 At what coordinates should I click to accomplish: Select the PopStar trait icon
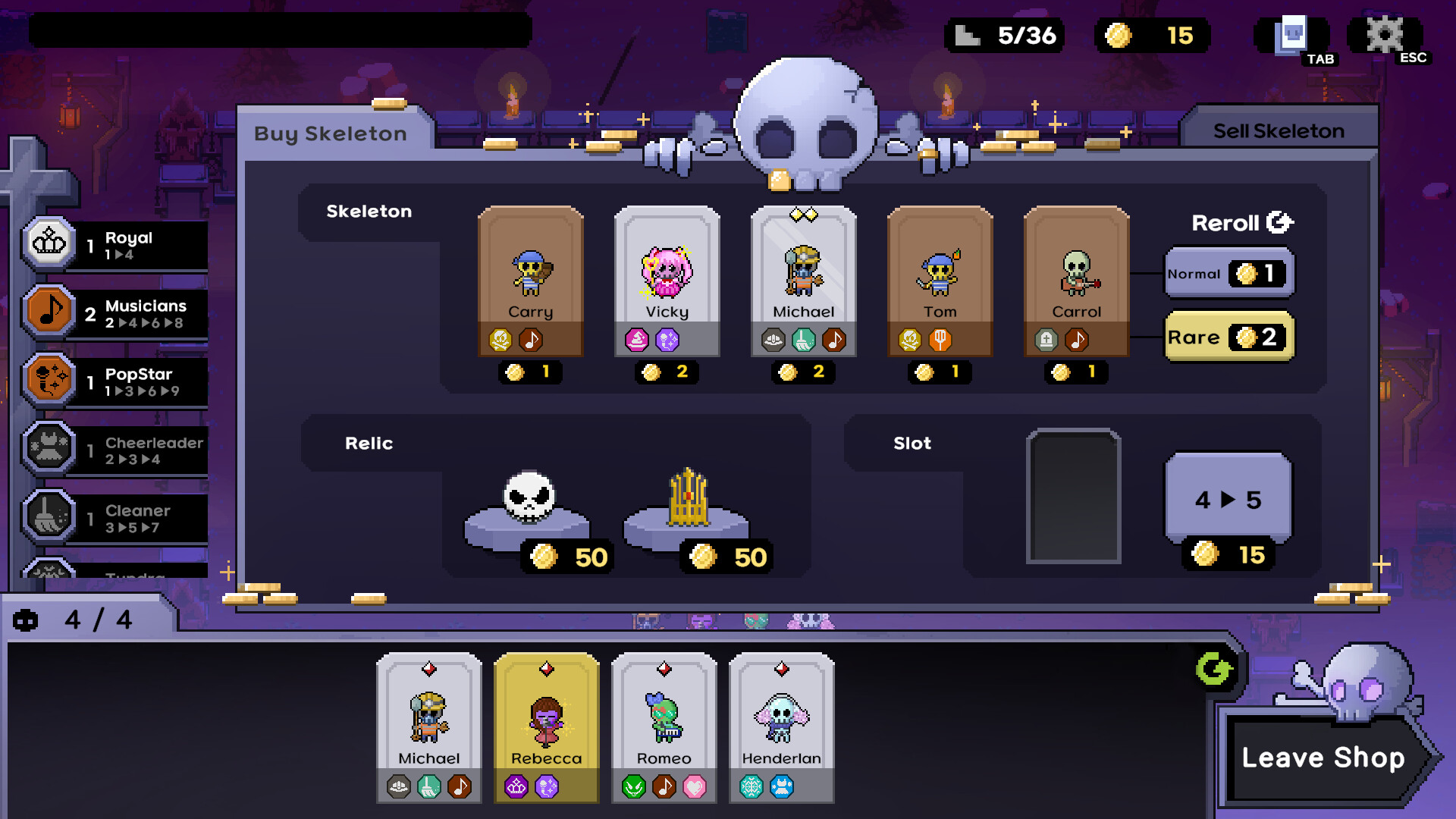click(x=48, y=381)
